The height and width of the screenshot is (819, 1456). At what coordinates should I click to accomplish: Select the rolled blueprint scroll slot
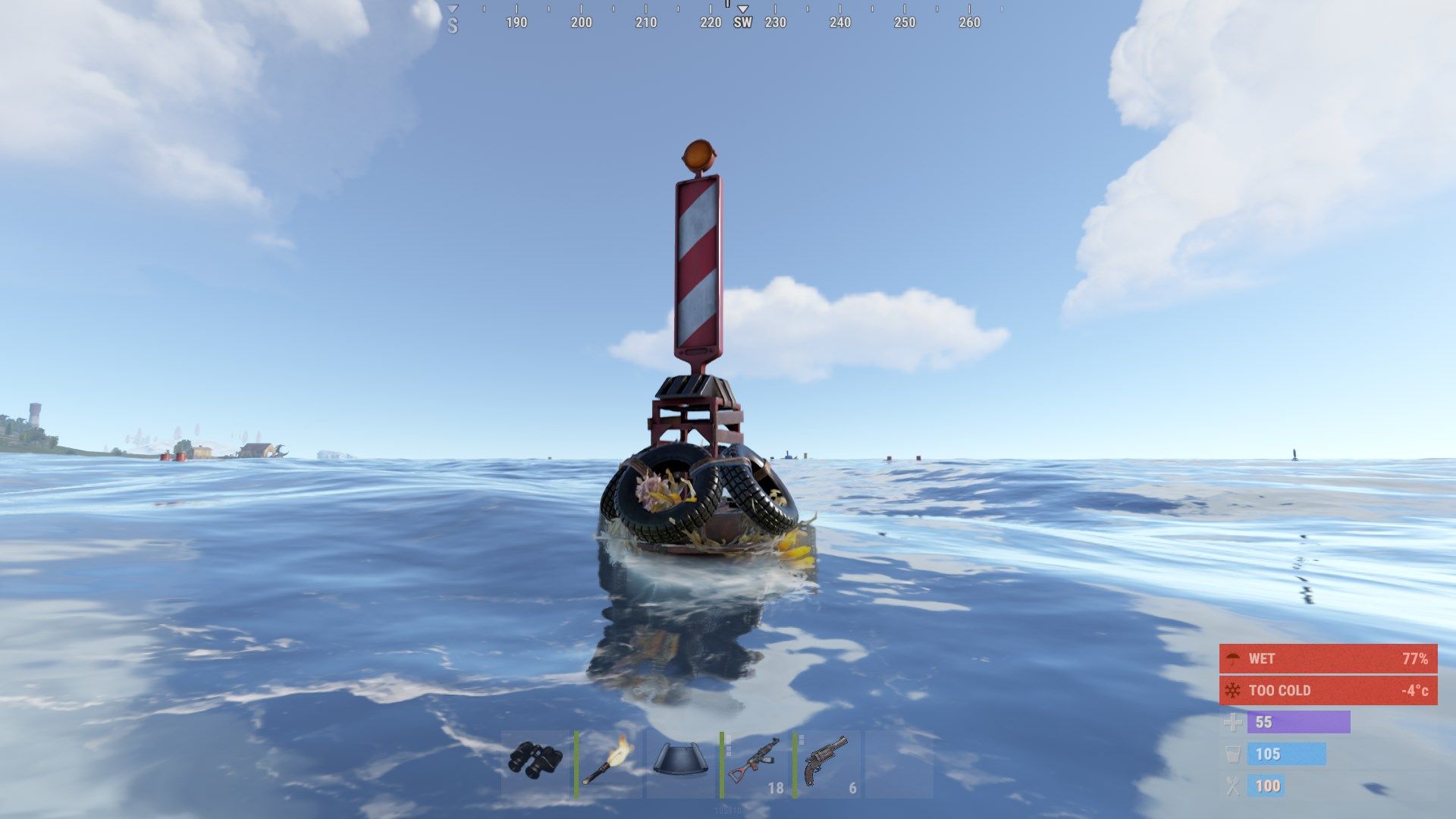pyautogui.click(x=680, y=763)
